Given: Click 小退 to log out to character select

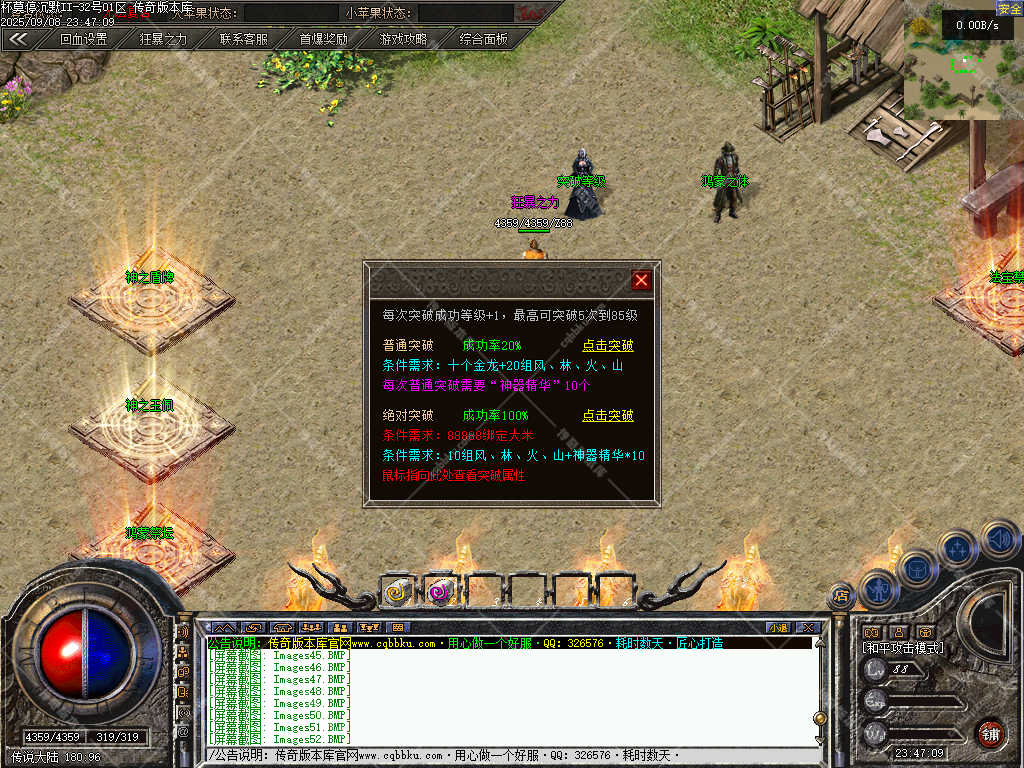Looking at the screenshot, I should (x=778, y=627).
